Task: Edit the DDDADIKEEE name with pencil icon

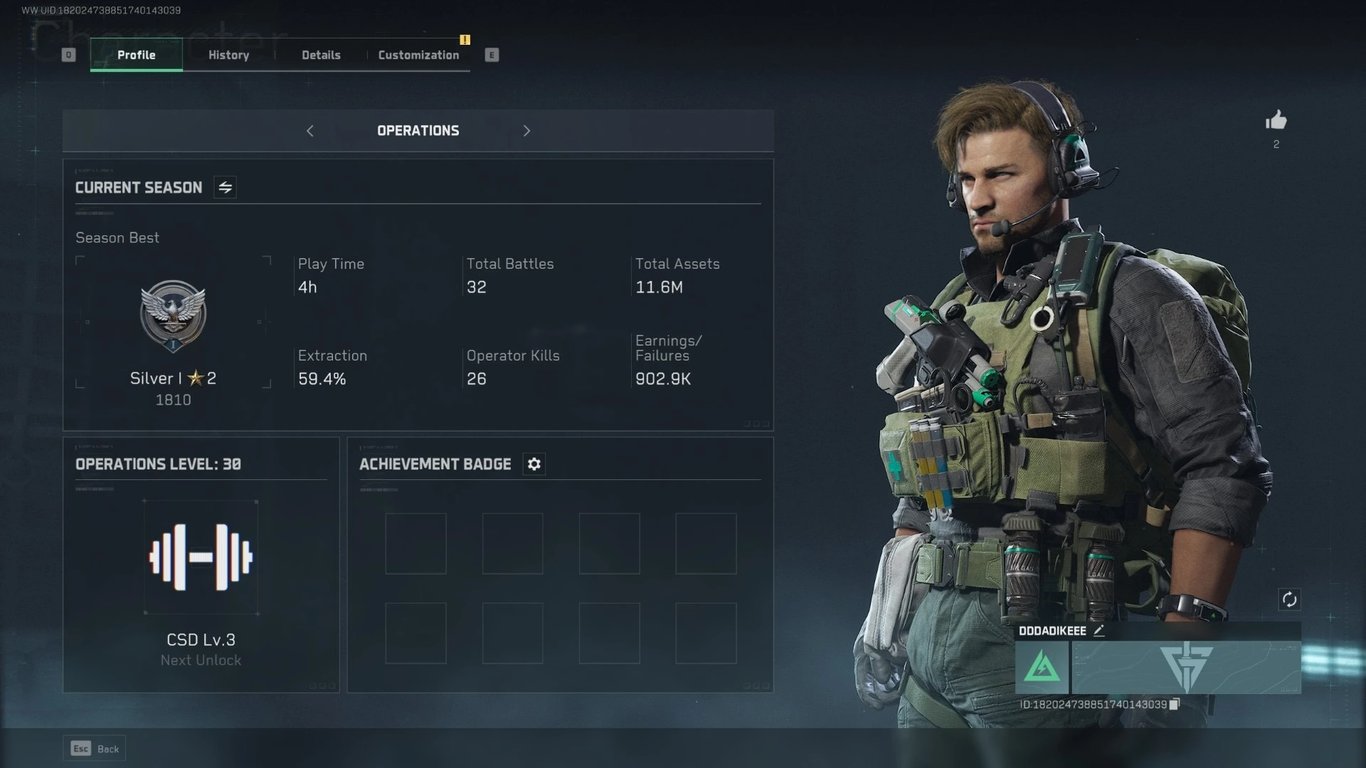Action: coord(1099,631)
